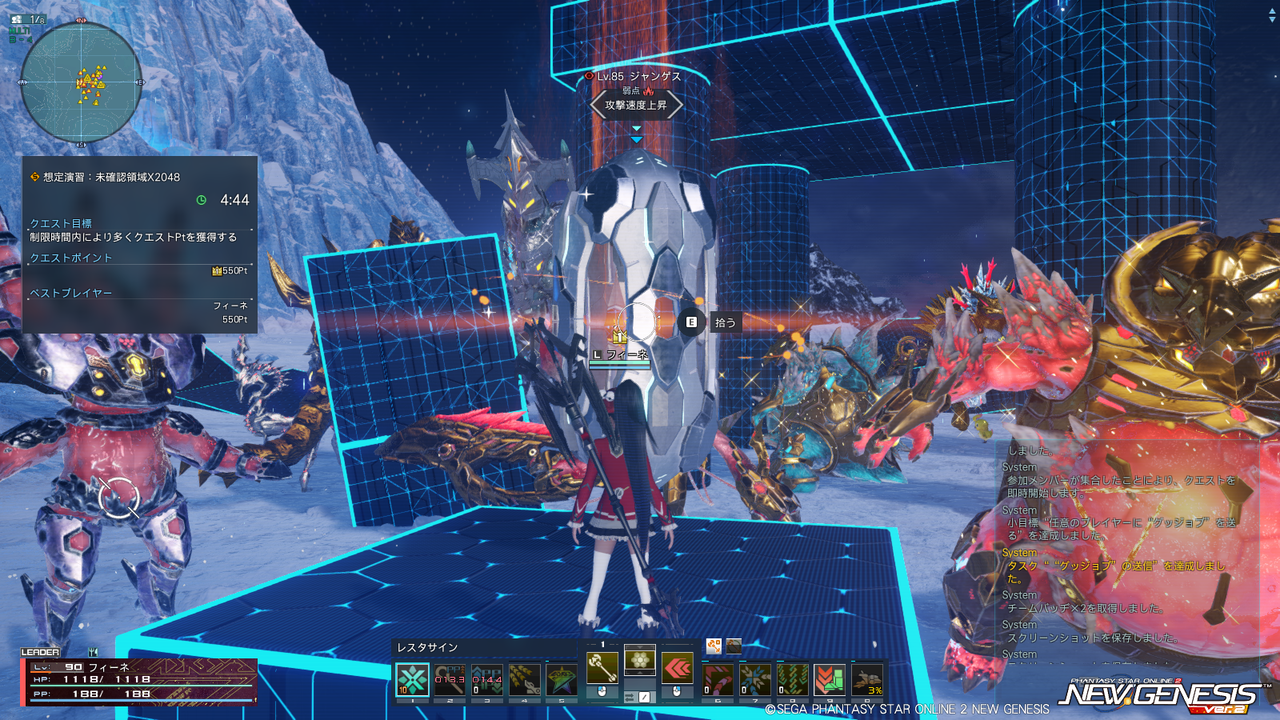Use the snowflake arrows skill in slot 7
Image resolution: width=1280 pixels, height=720 pixels.
[x=755, y=680]
